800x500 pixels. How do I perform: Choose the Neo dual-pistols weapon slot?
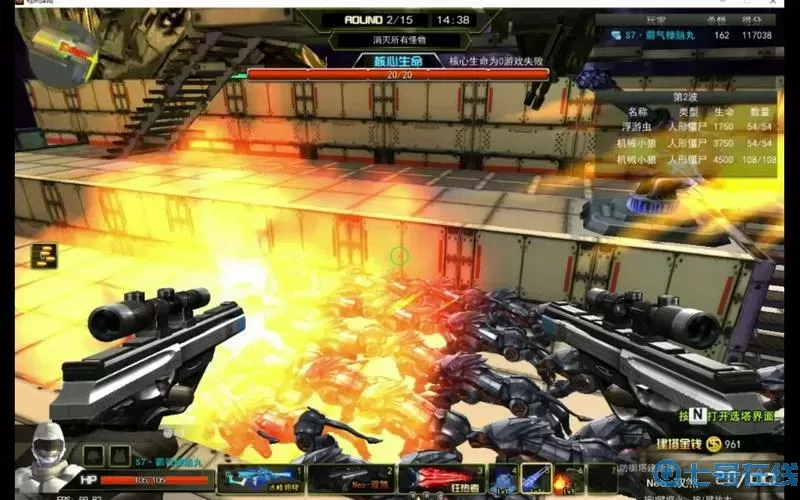(350, 479)
